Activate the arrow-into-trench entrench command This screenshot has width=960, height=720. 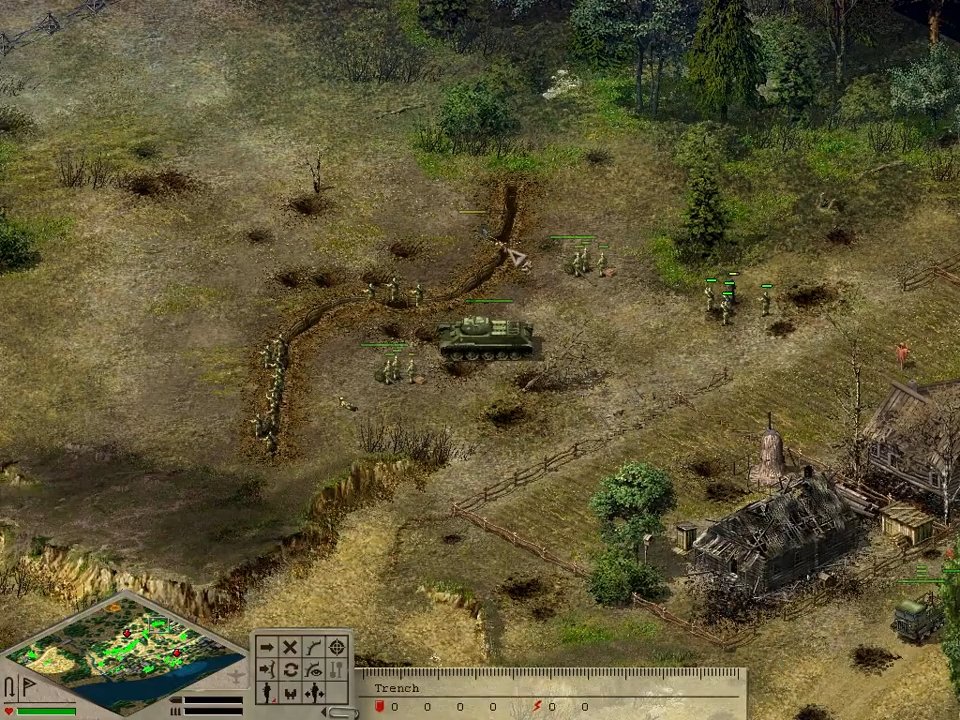pyautogui.click(x=267, y=669)
